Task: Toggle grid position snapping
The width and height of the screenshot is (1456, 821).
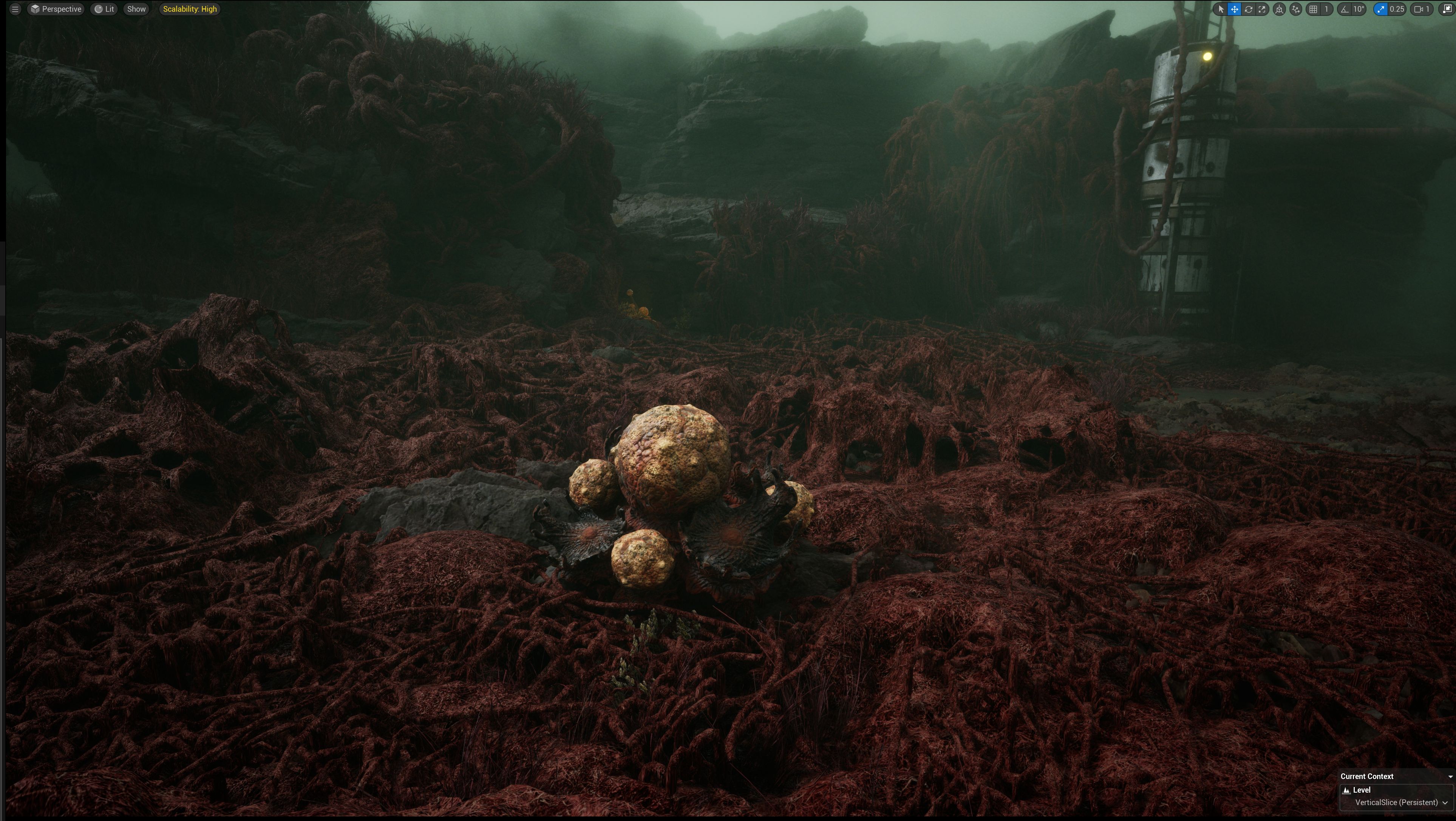Action: tap(1314, 9)
